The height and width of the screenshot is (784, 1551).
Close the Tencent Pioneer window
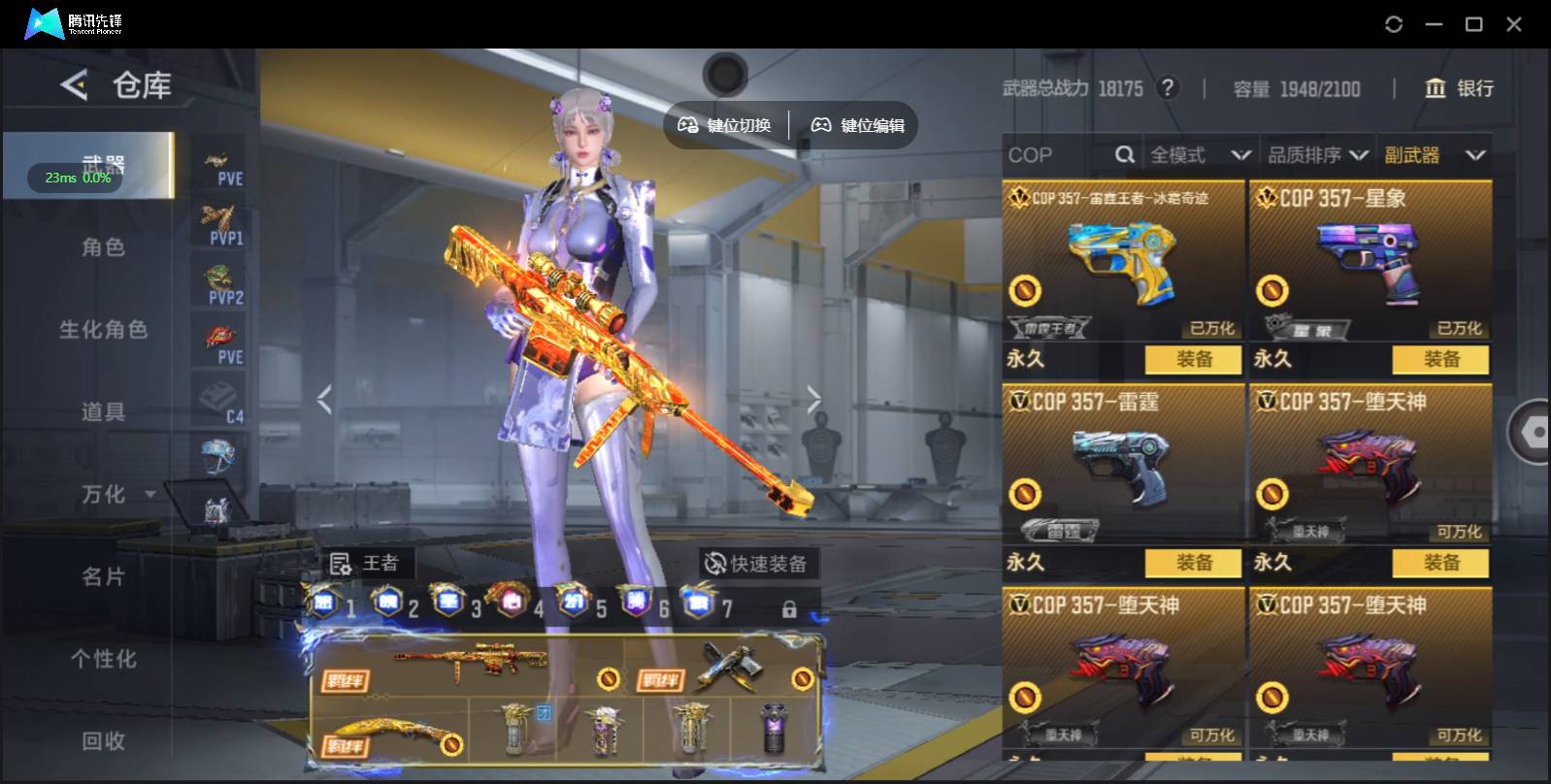tap(1513, 24)
